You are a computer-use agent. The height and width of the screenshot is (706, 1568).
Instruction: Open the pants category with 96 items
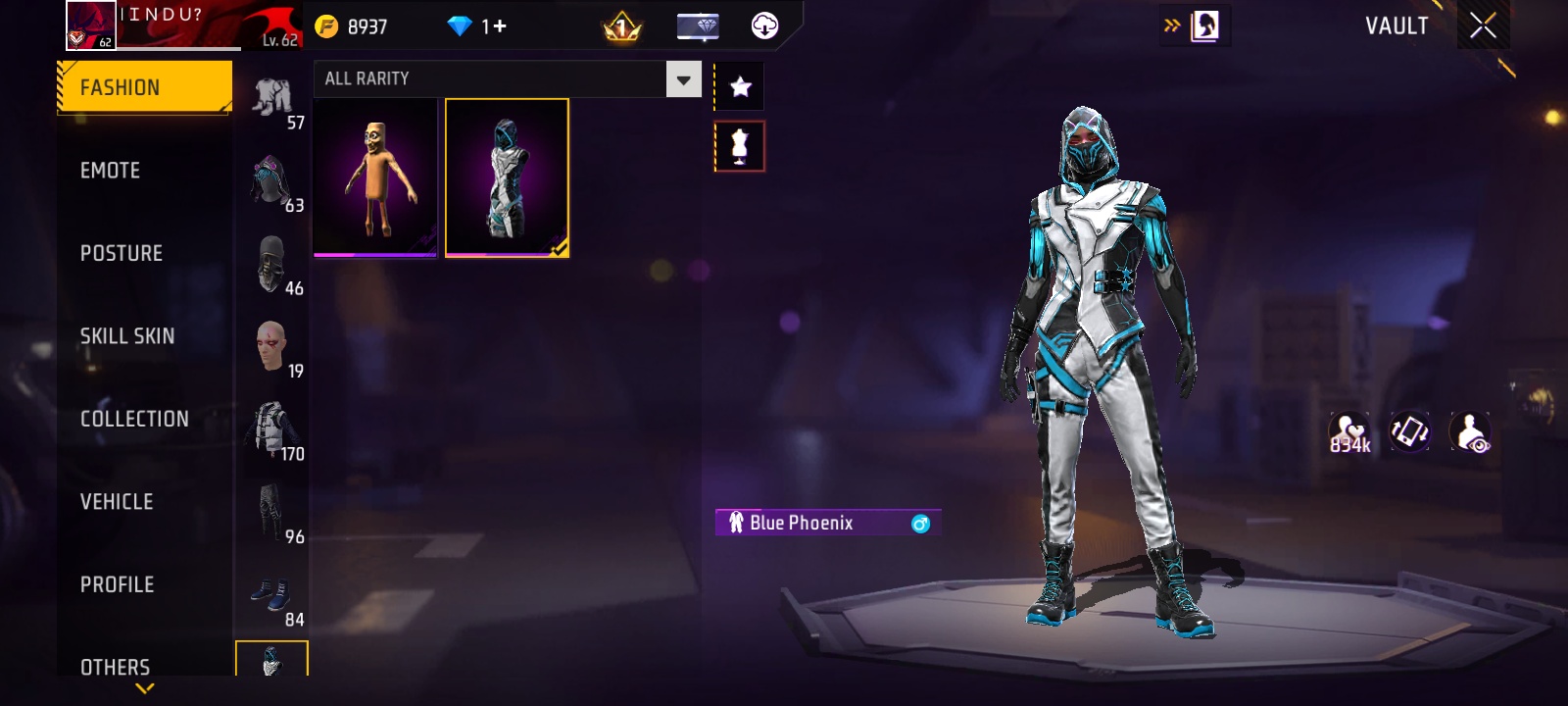[x=272, y=514]
